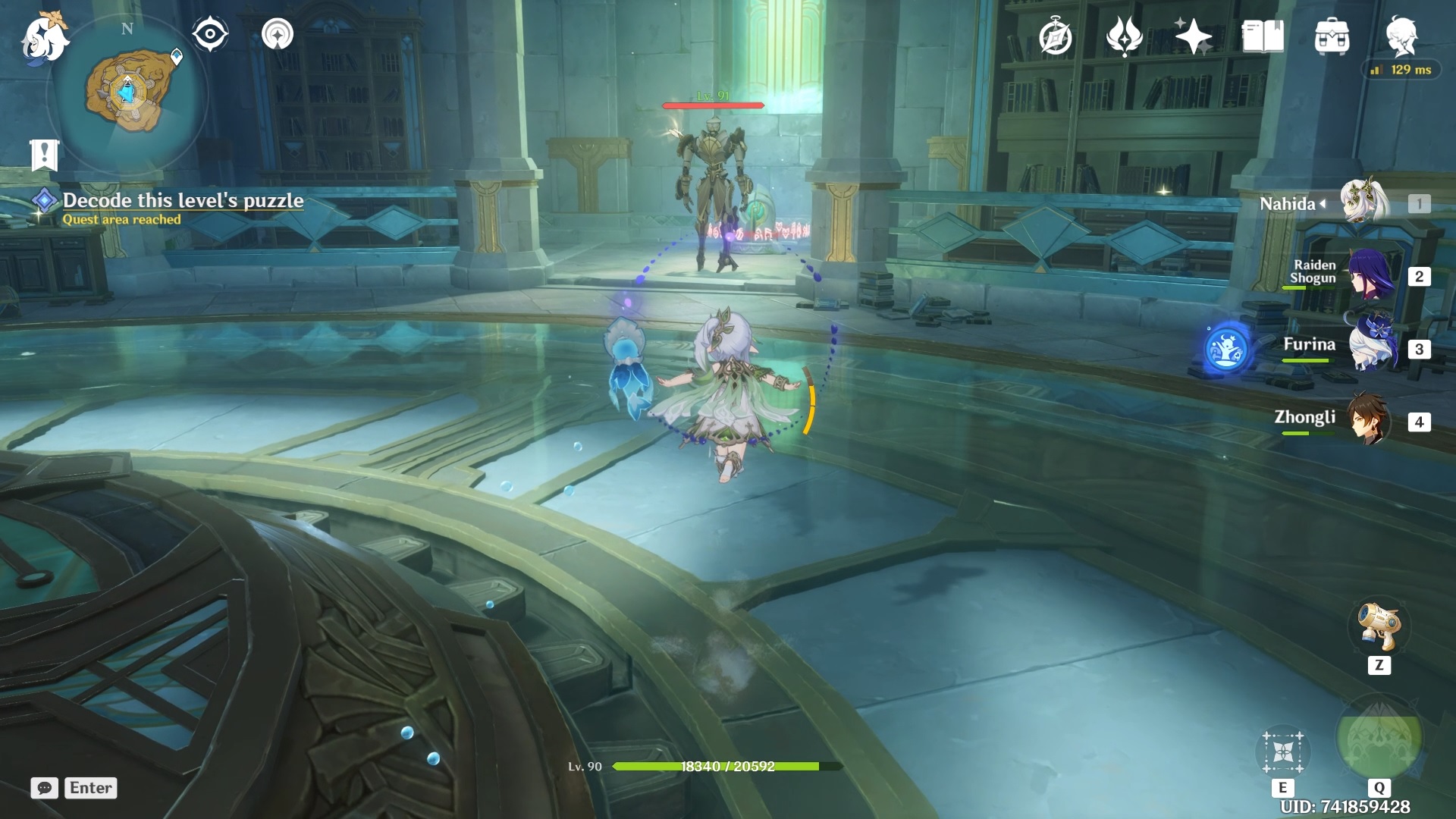1456x819 pixels.
Task: Open the compass adventure icon
Action: [x=1055, y=37]
